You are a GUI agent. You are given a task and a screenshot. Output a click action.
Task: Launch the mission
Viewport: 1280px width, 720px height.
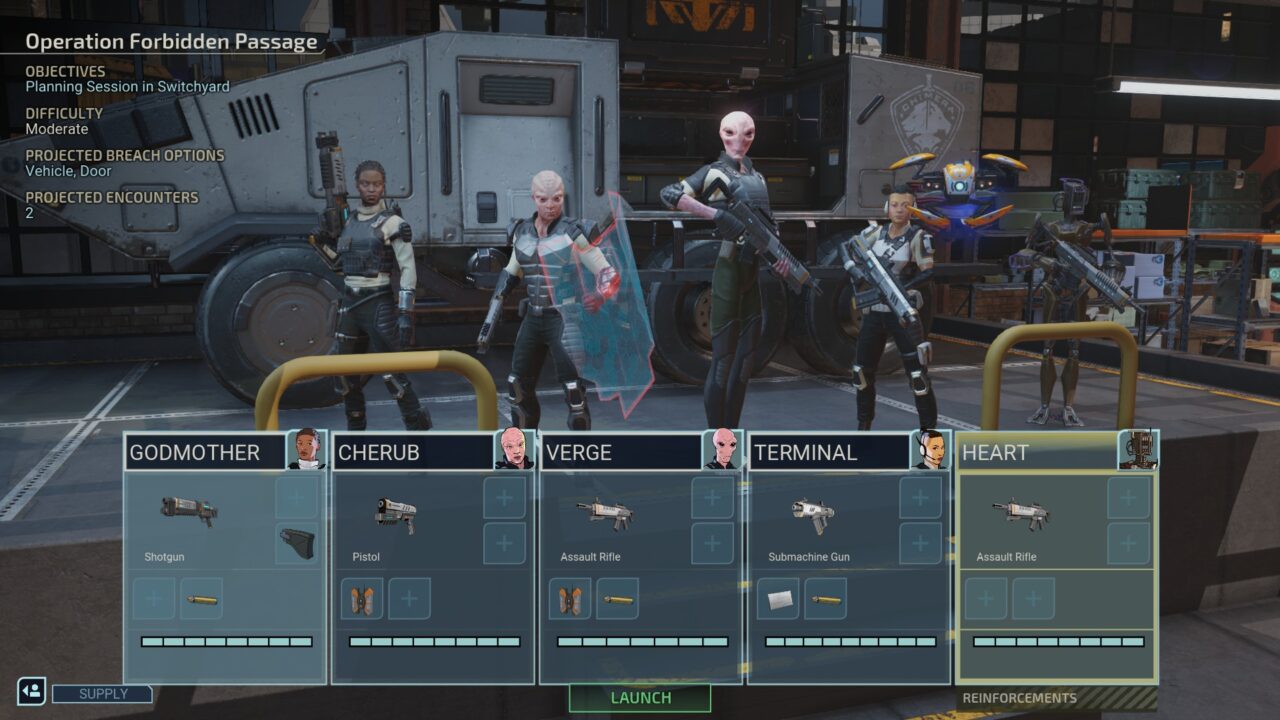(x=640, y=698)
